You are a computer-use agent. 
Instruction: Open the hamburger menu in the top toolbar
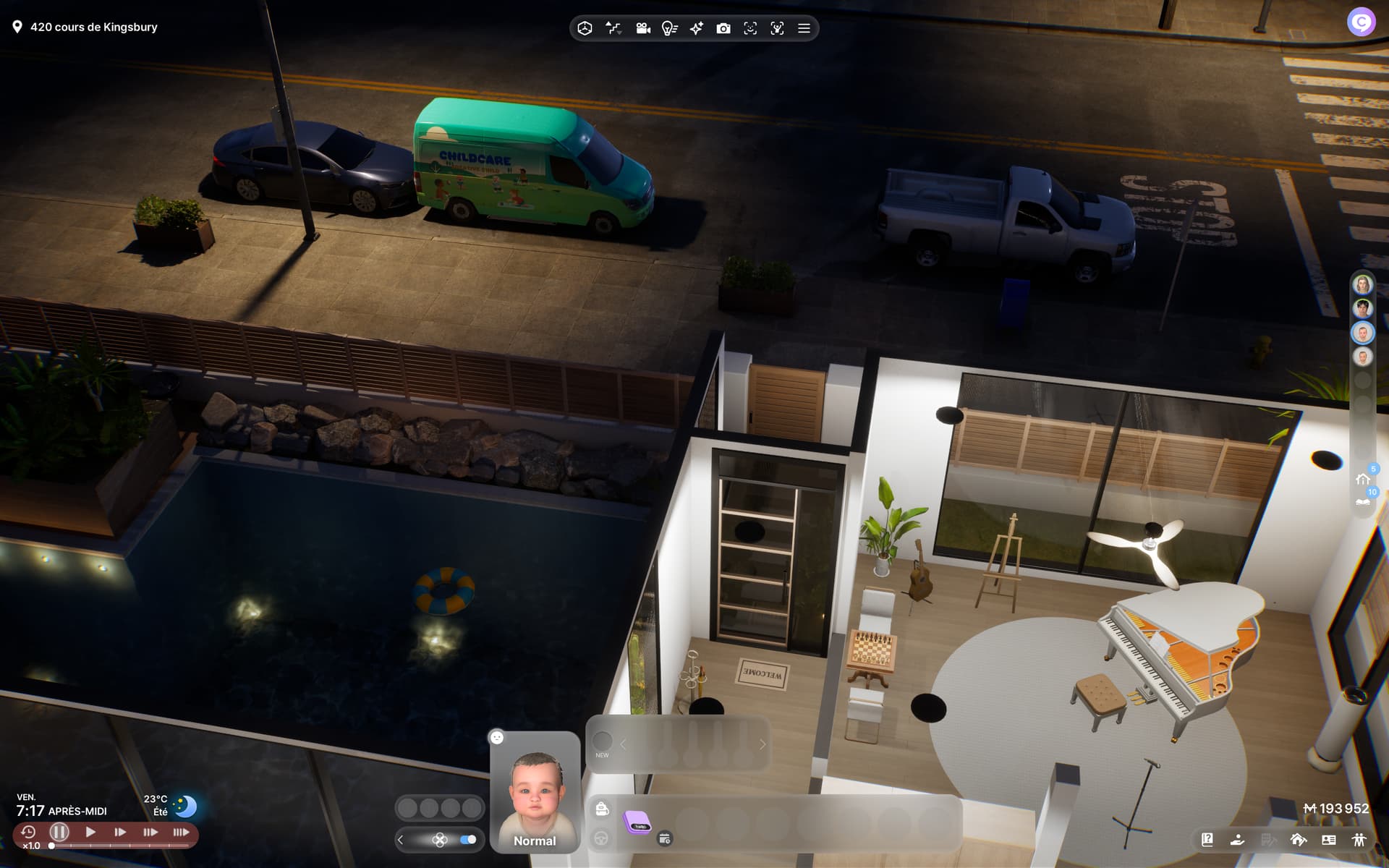point(804,28)
